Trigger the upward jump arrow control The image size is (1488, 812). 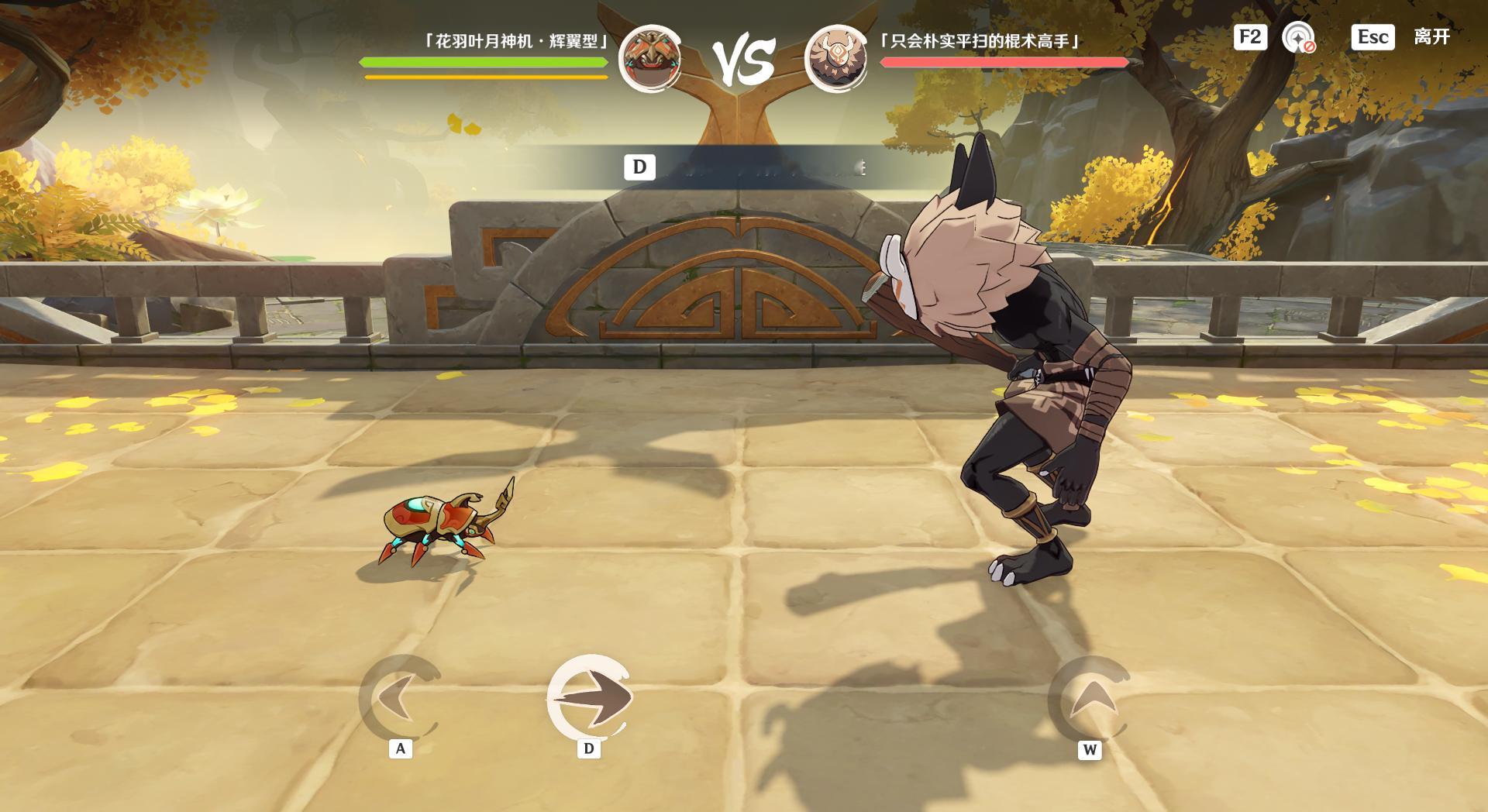[x=1090, y=699]
